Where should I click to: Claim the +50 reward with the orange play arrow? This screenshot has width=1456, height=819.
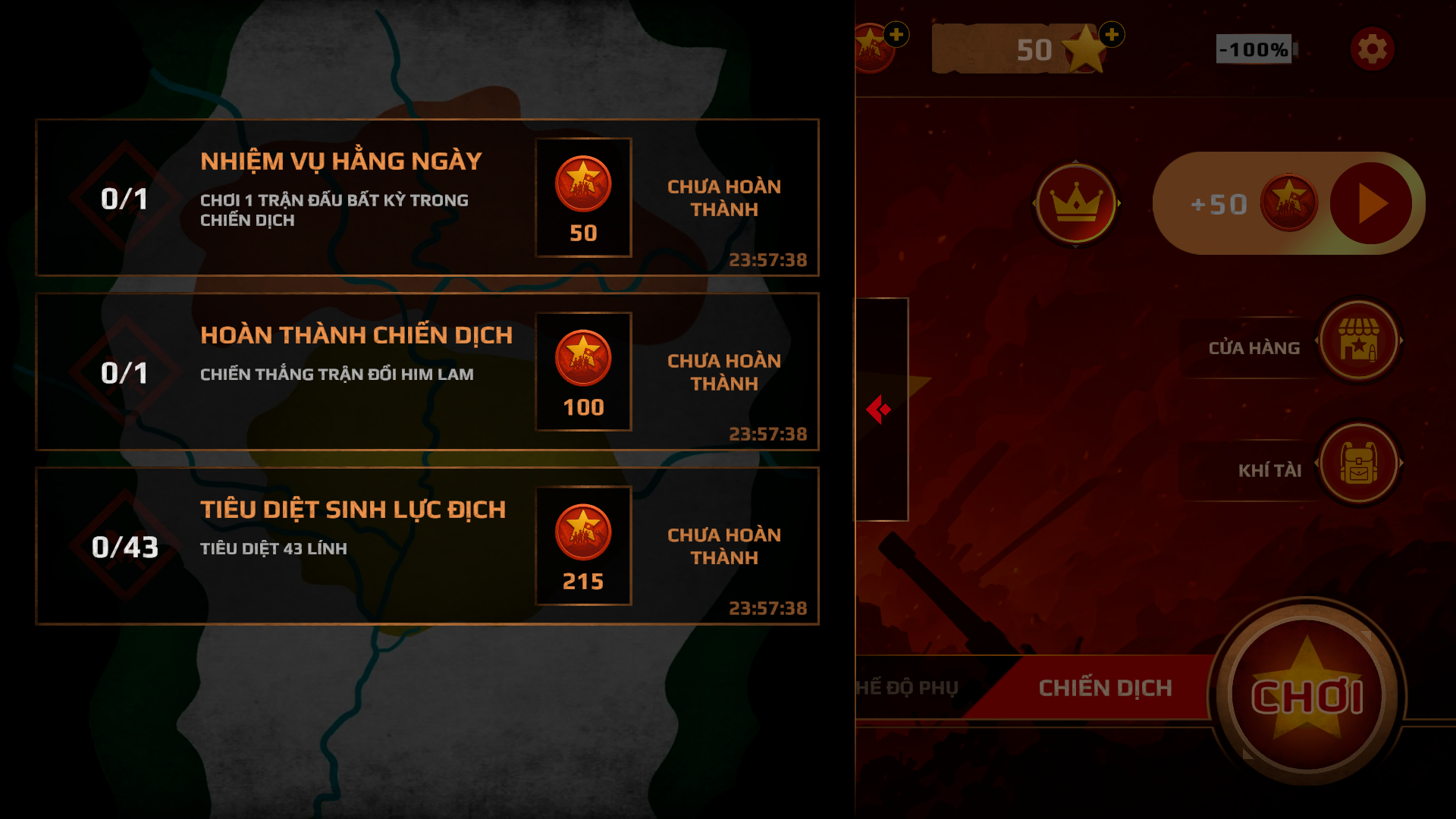[x=1372, y=202]
